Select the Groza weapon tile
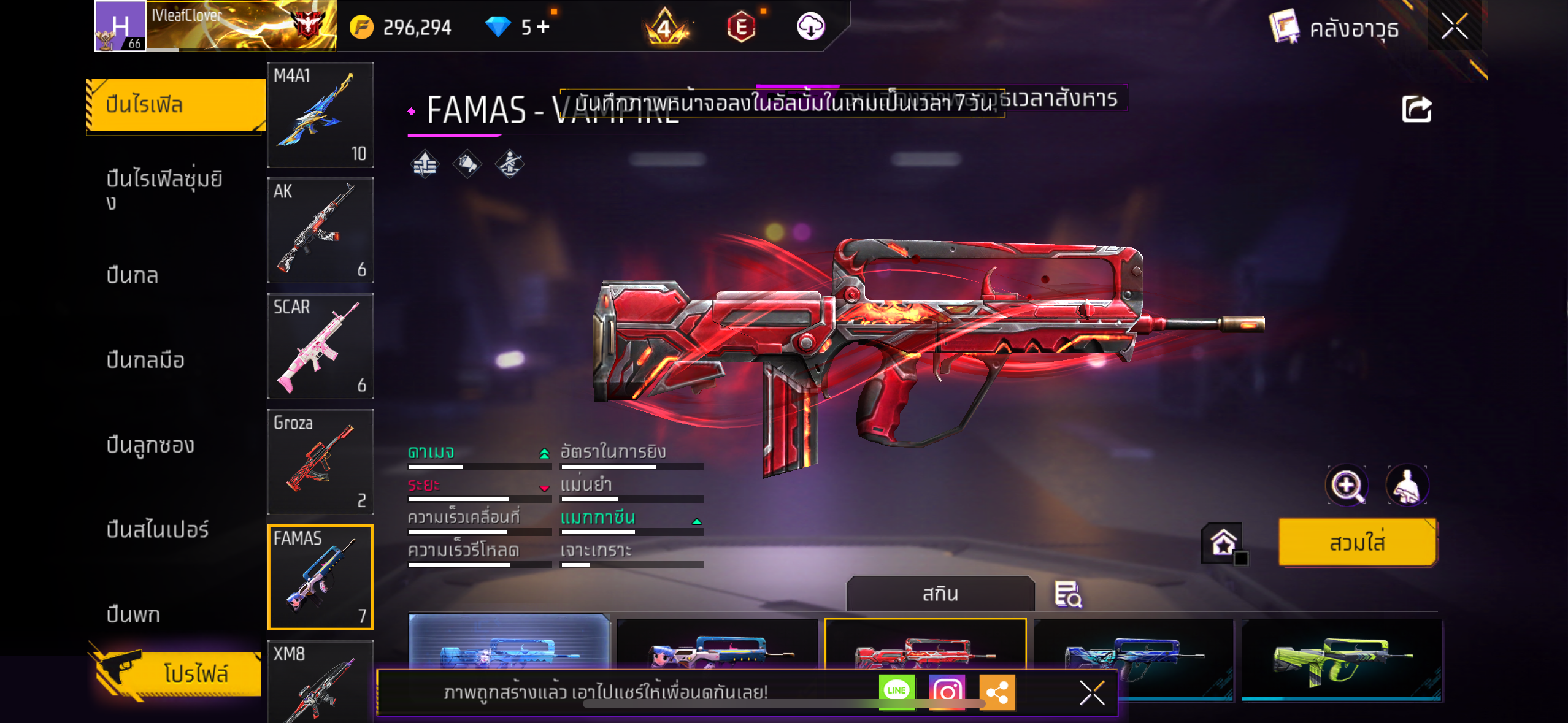The width and height of the screenshot is (1568, 723). [320, 461]
